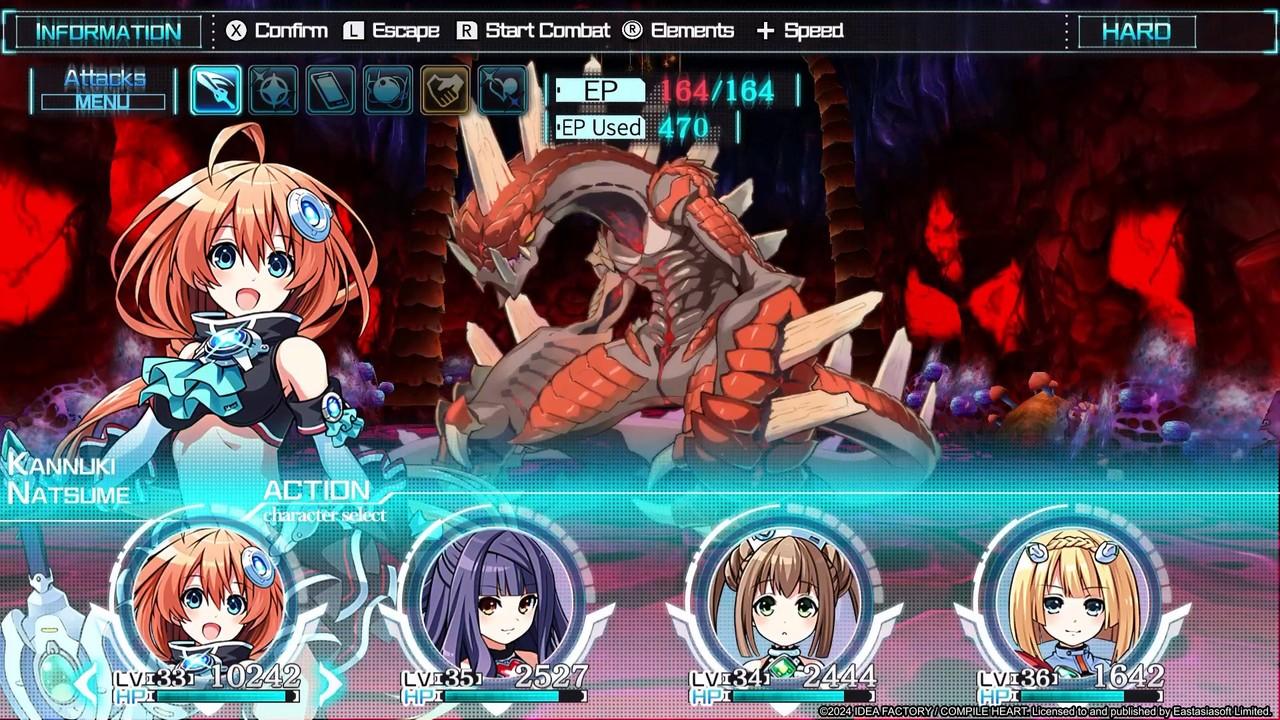This screenshot has height=720, width=1280.
Task: Toggle the highlighted handshake command on
Action: click(x=445, y=88)
